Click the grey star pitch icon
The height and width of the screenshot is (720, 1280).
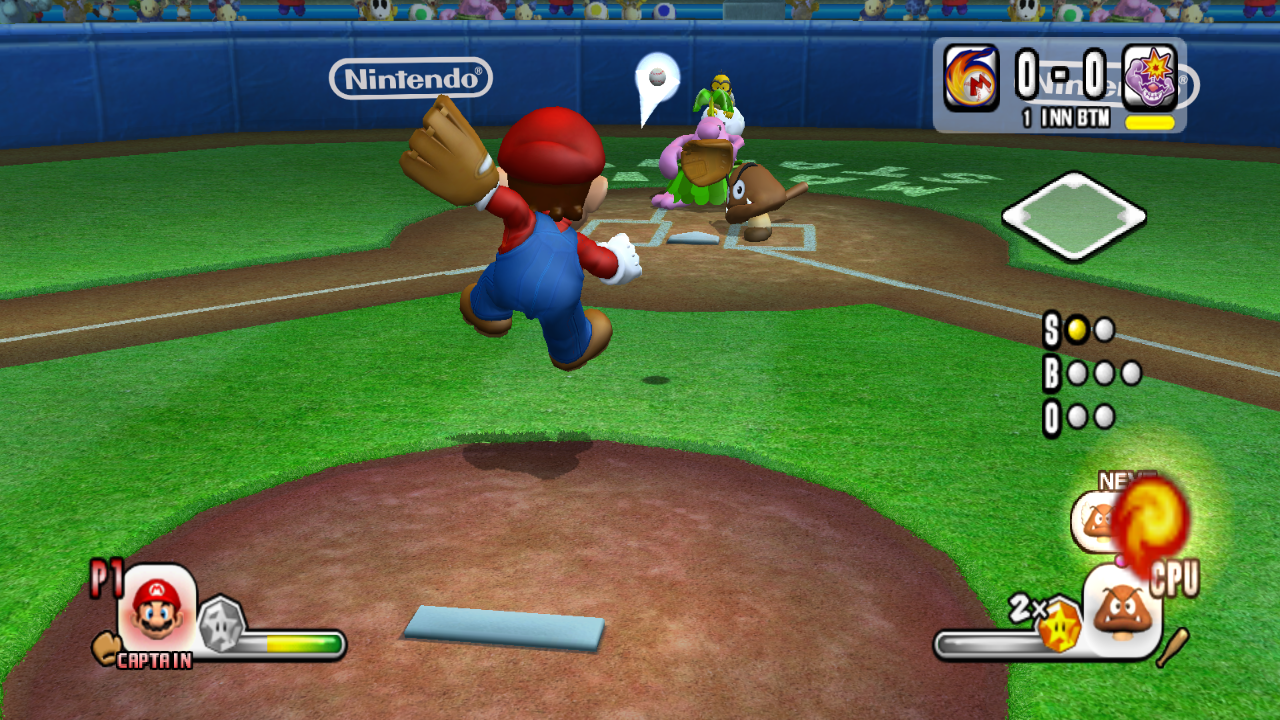coord(222,623)
